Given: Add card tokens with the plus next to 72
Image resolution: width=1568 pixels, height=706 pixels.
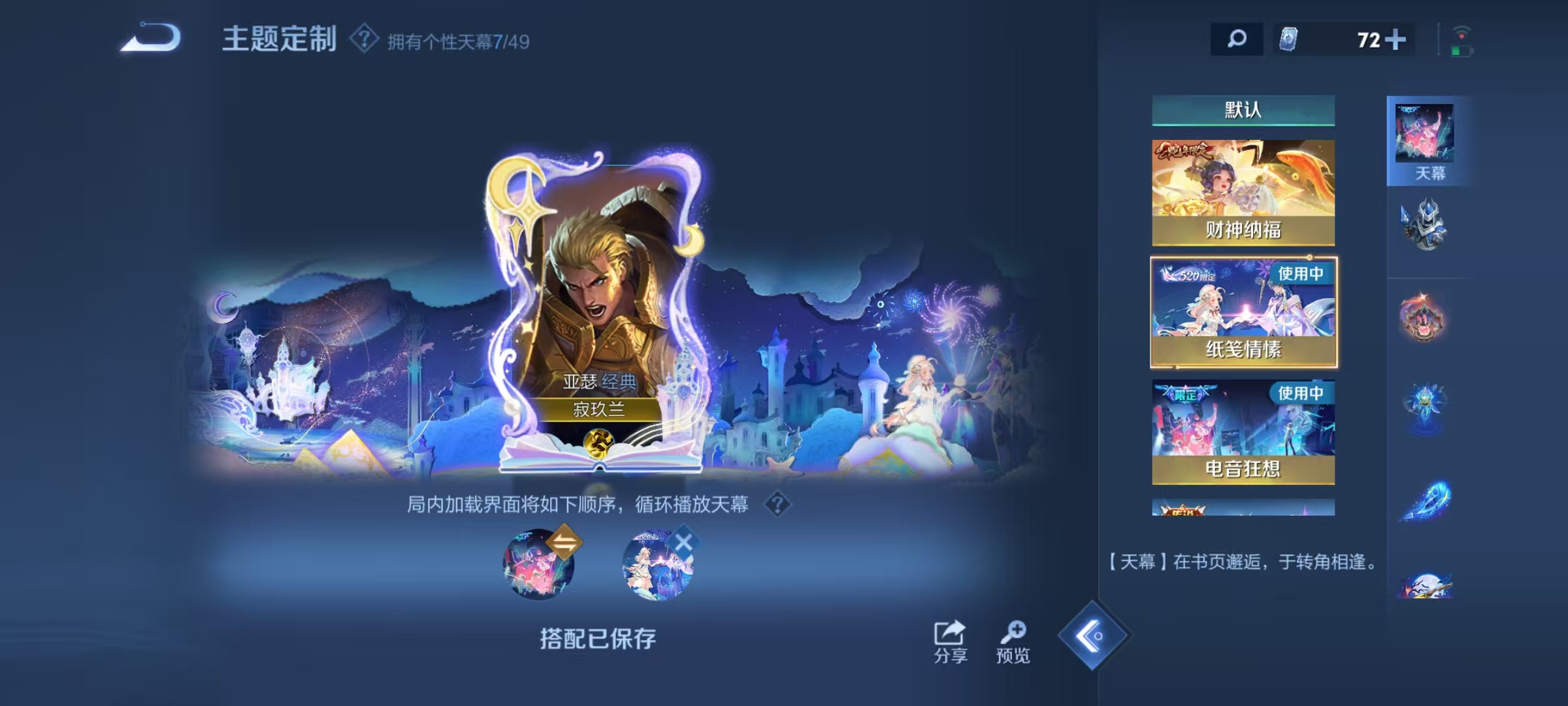Looking at the screenshot, I should (x=1395, y=39).
